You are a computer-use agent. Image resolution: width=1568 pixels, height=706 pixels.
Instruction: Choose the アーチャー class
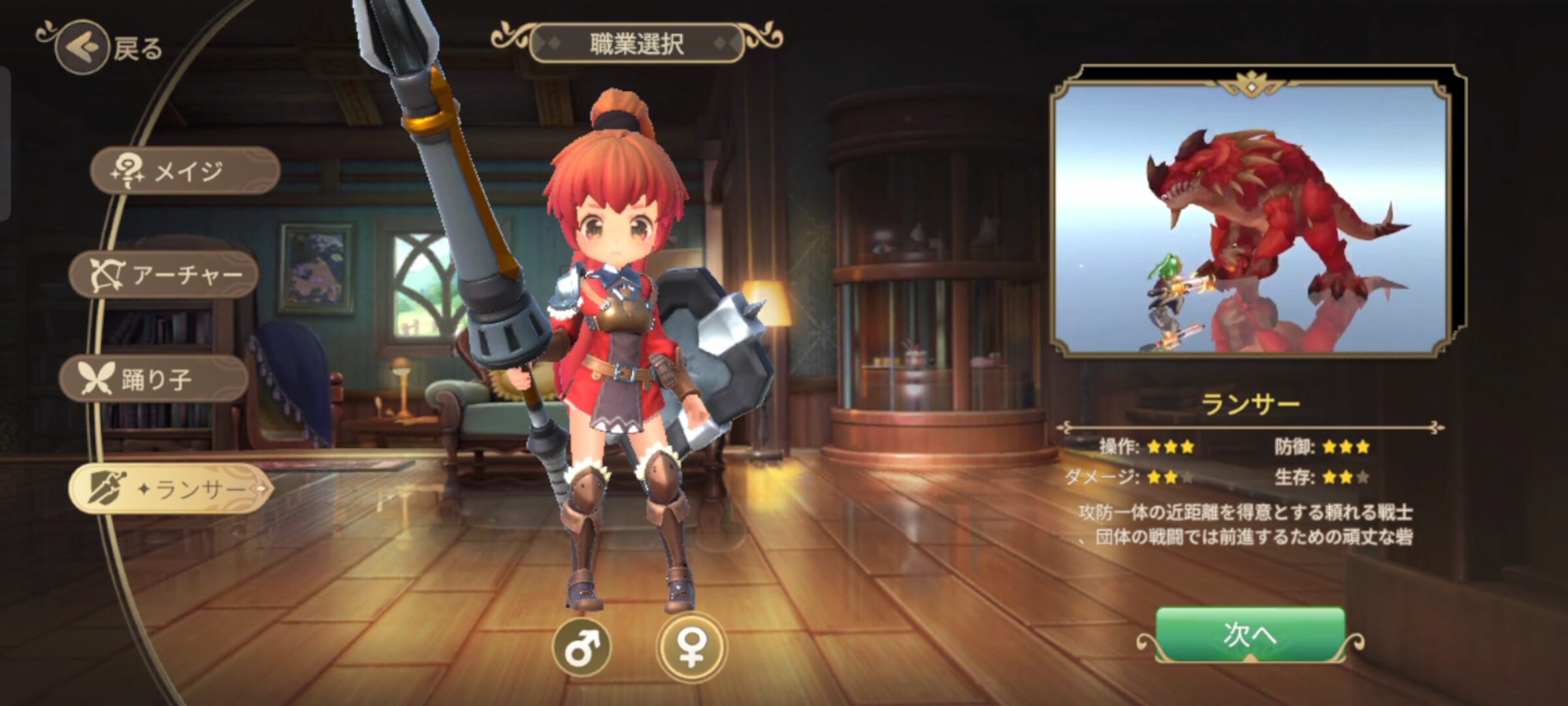(x=165, y=275)
